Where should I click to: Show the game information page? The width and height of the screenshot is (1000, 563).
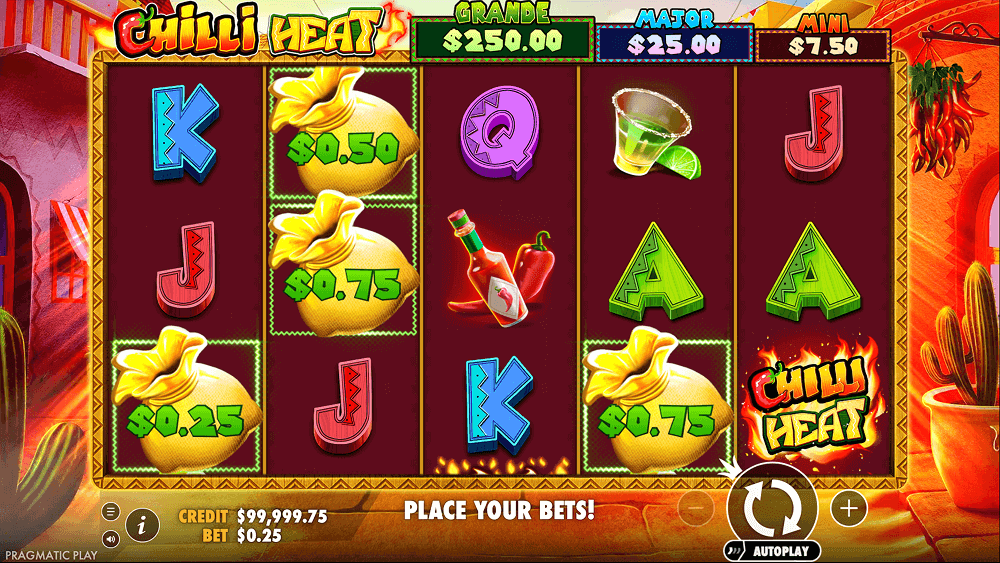[143, 523]
